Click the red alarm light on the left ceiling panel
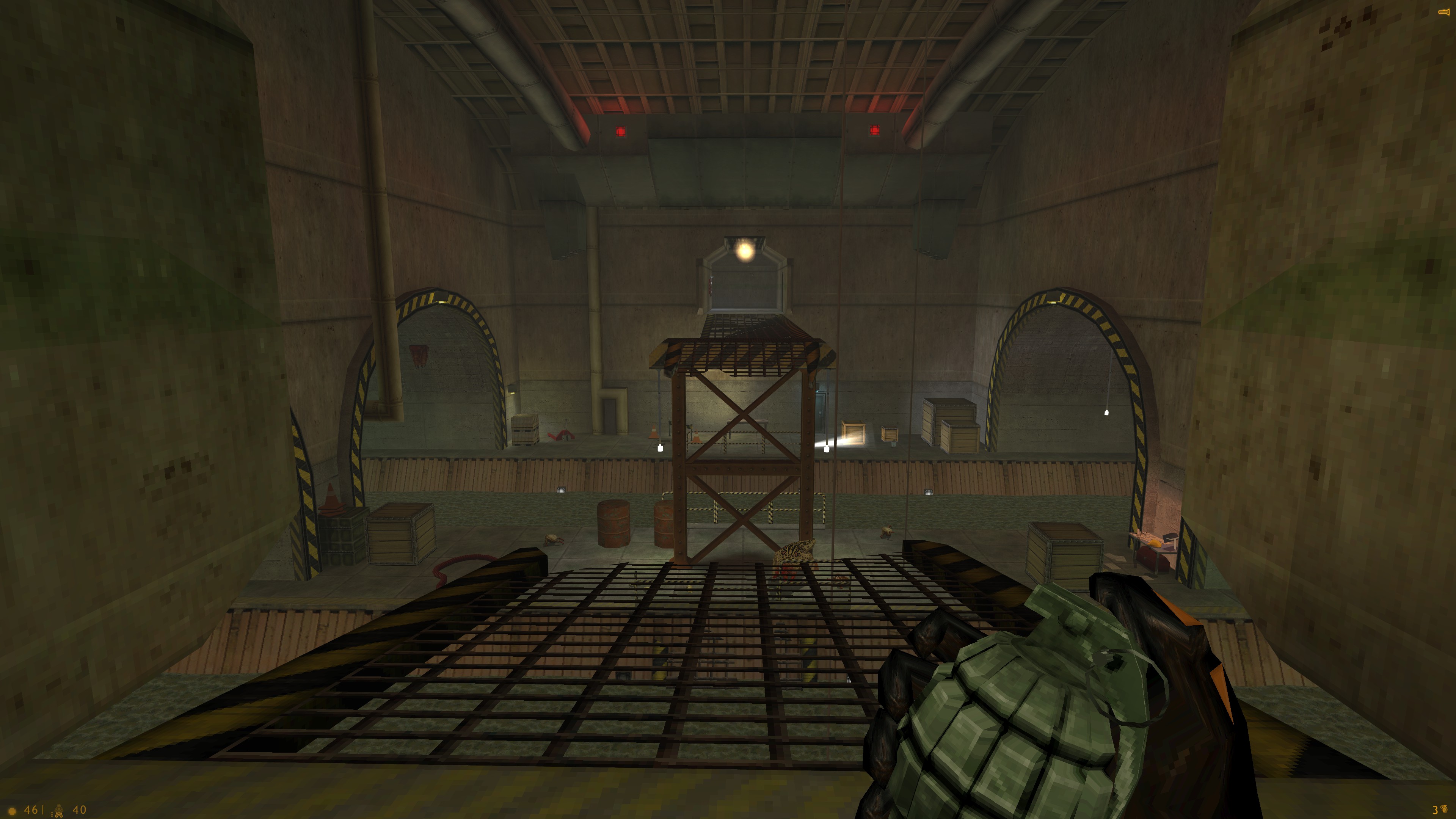This screenshot has width=1456, height=819. pyautogui.click(x=621, y=130)
